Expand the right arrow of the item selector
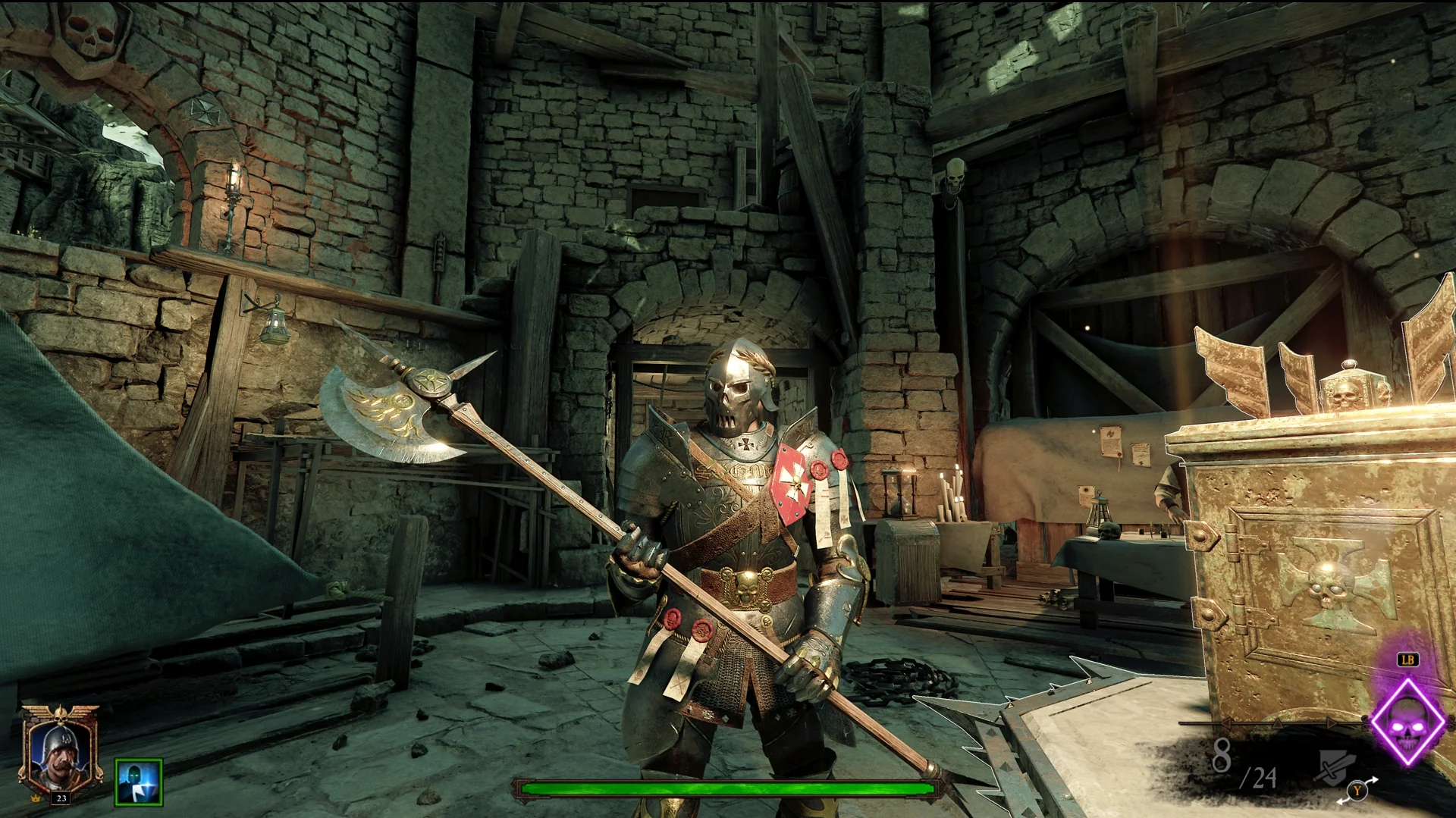The height and width of the screenshot is (818, 1456). tap(1332, 723)
